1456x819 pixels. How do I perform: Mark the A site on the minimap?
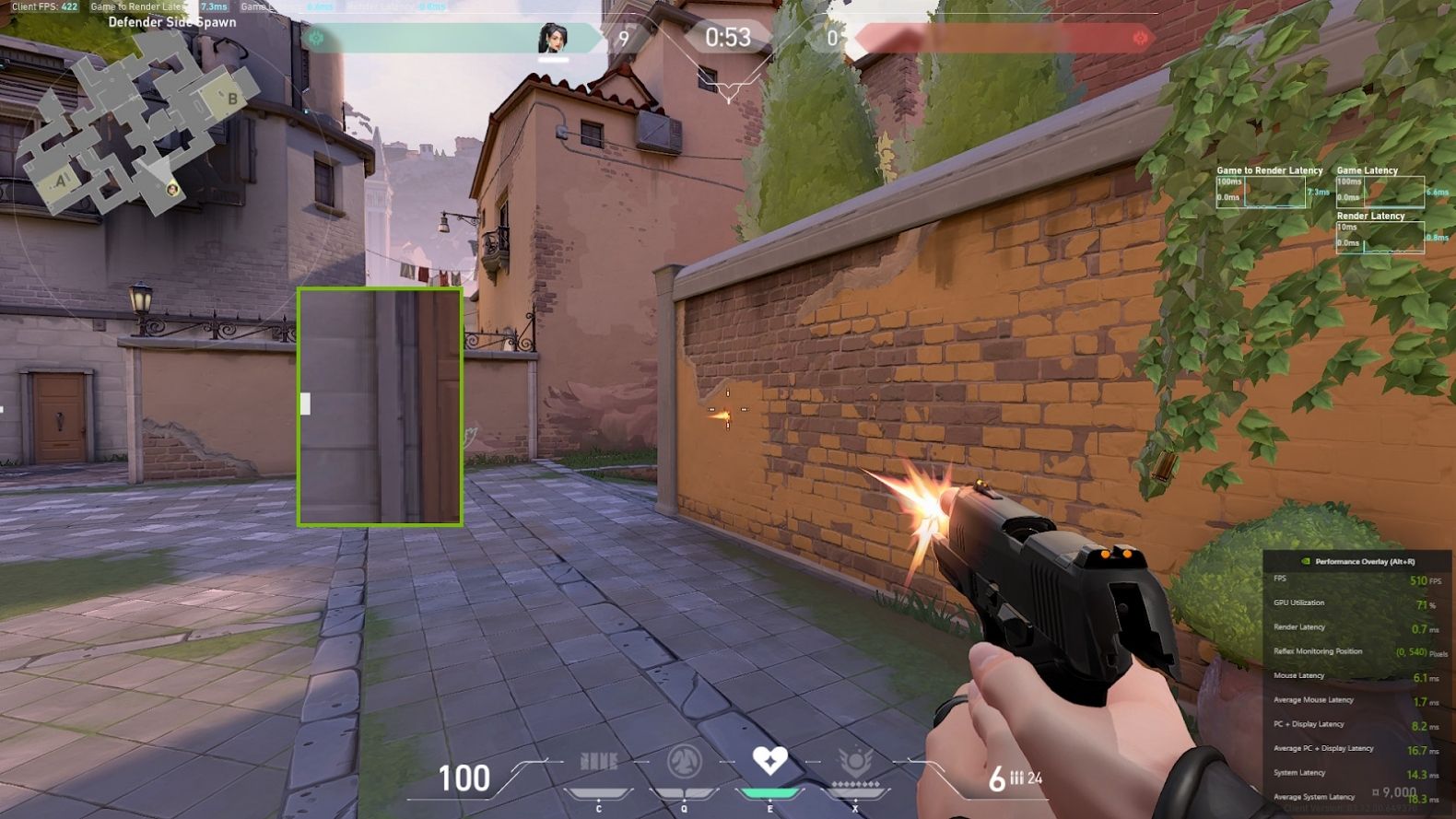(x=63, y=181)
